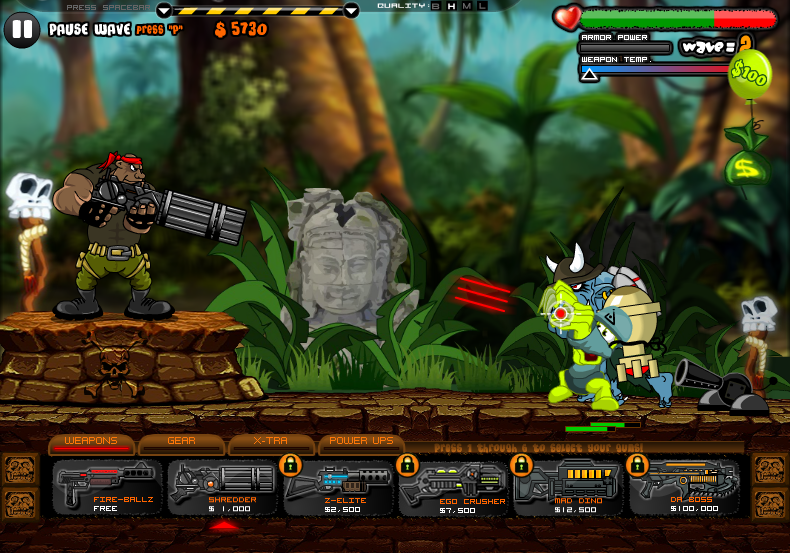Set graphics quality to B

tap(435, 6)
